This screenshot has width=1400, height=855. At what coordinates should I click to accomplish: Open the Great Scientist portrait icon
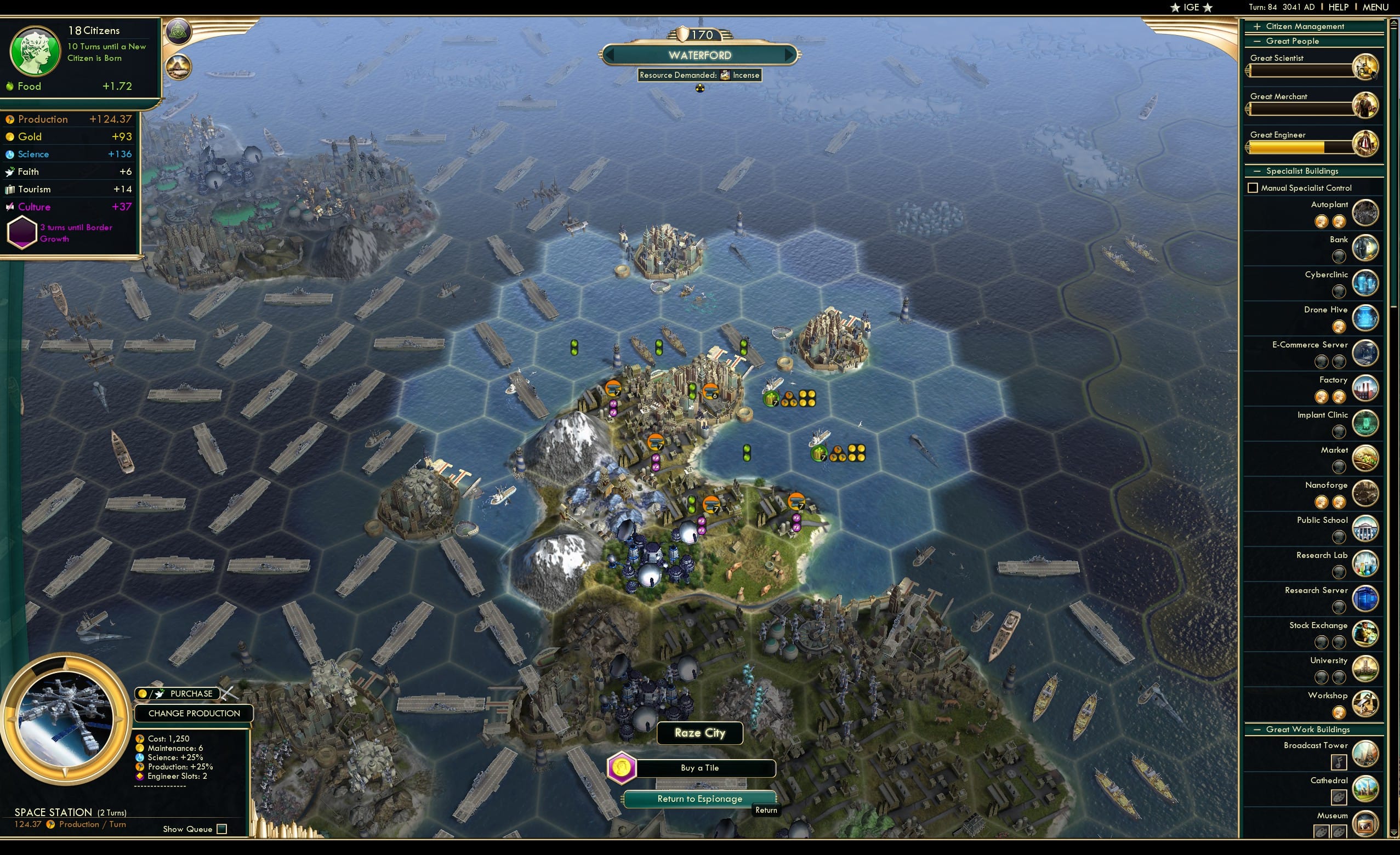tap(1366, 66)
